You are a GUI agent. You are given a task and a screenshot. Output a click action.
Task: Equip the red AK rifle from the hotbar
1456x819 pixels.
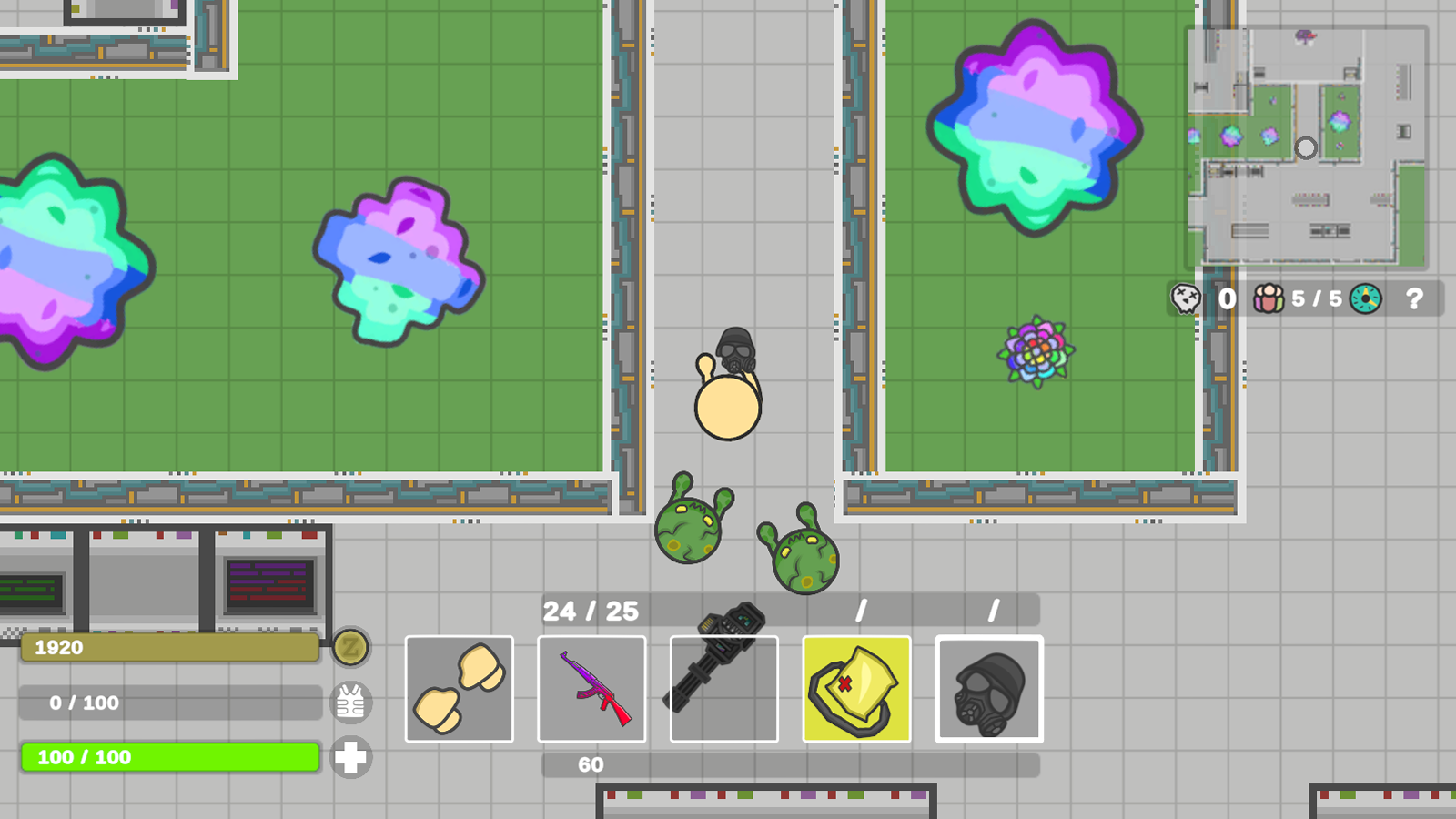pos(592,689)
